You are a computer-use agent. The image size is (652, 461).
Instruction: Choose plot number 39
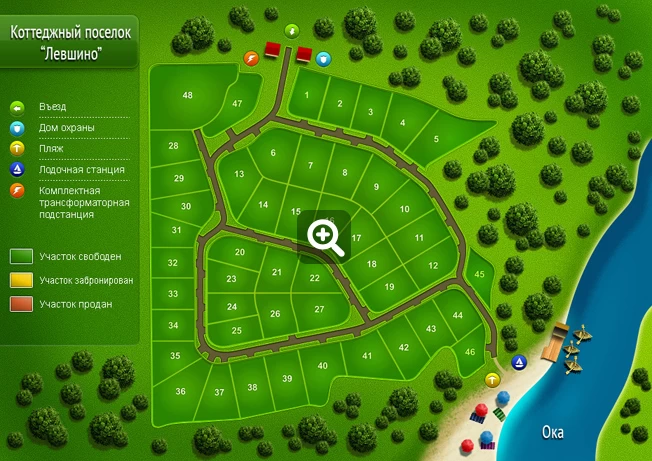click(286, 378)
